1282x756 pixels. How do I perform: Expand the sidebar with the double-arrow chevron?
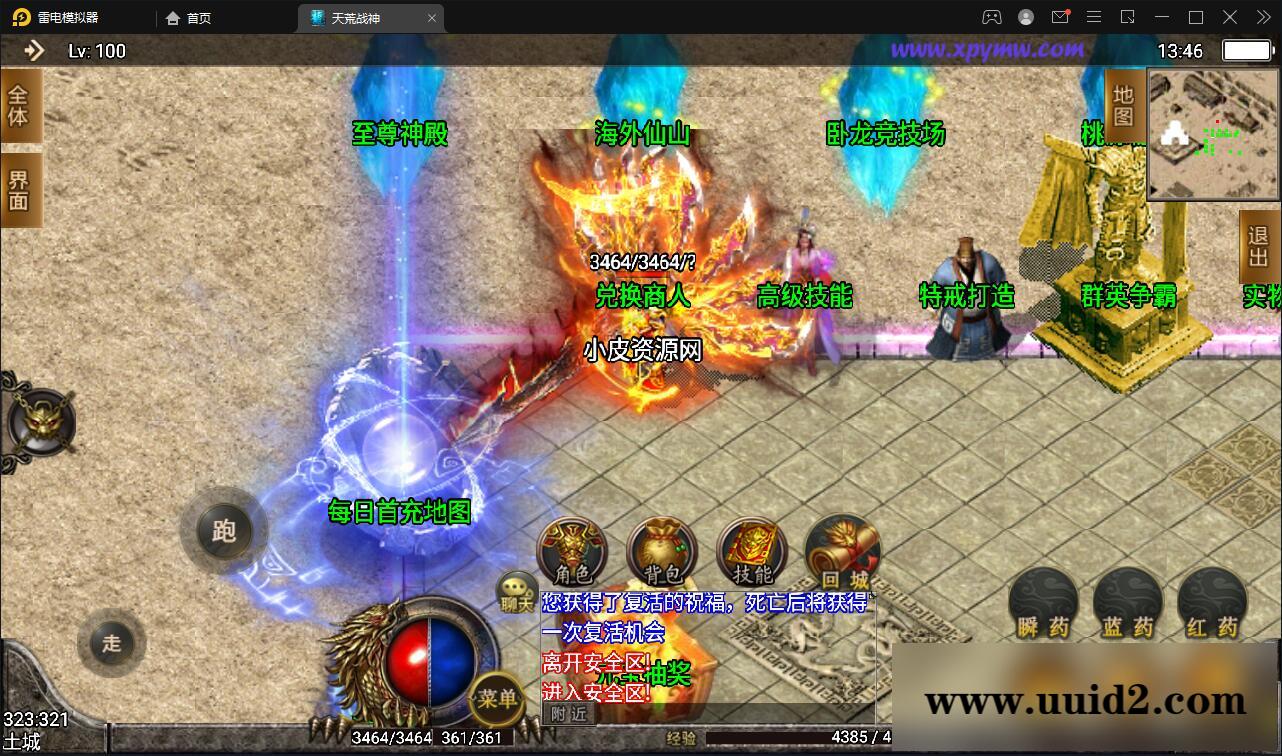(33, 50)
